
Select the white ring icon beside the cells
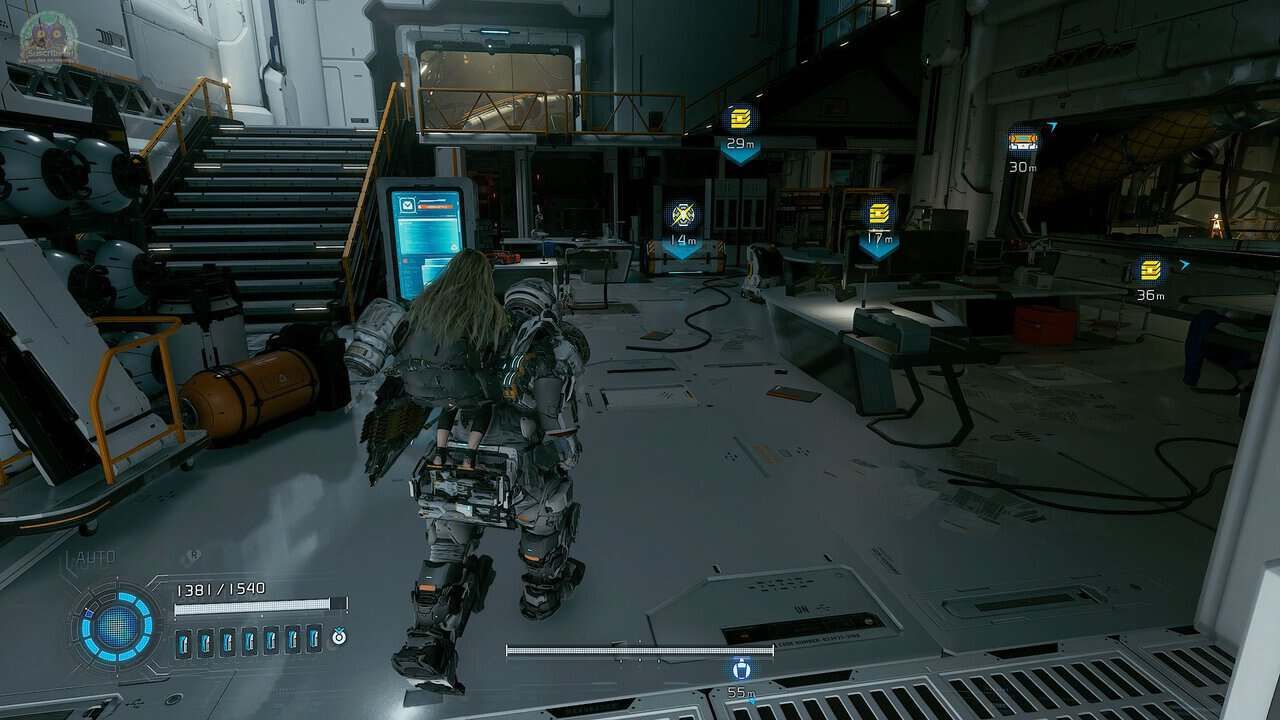pyautogui.click(x=339, y=636)
